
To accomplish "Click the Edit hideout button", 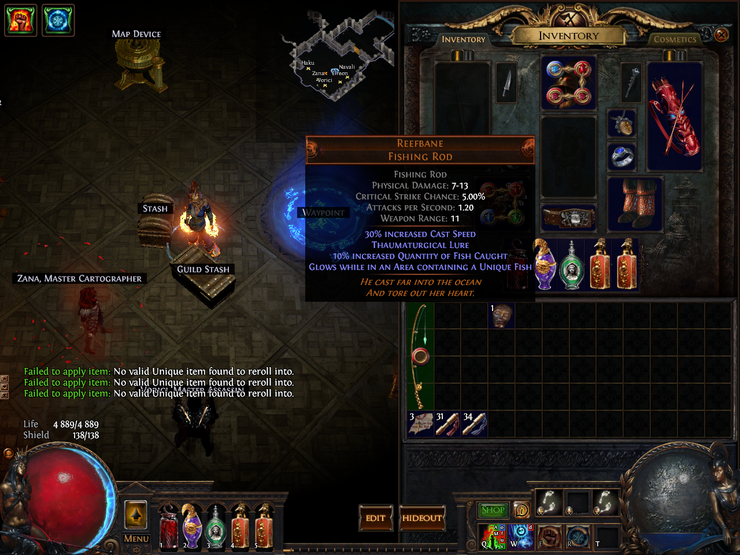I will pos(375,518).
